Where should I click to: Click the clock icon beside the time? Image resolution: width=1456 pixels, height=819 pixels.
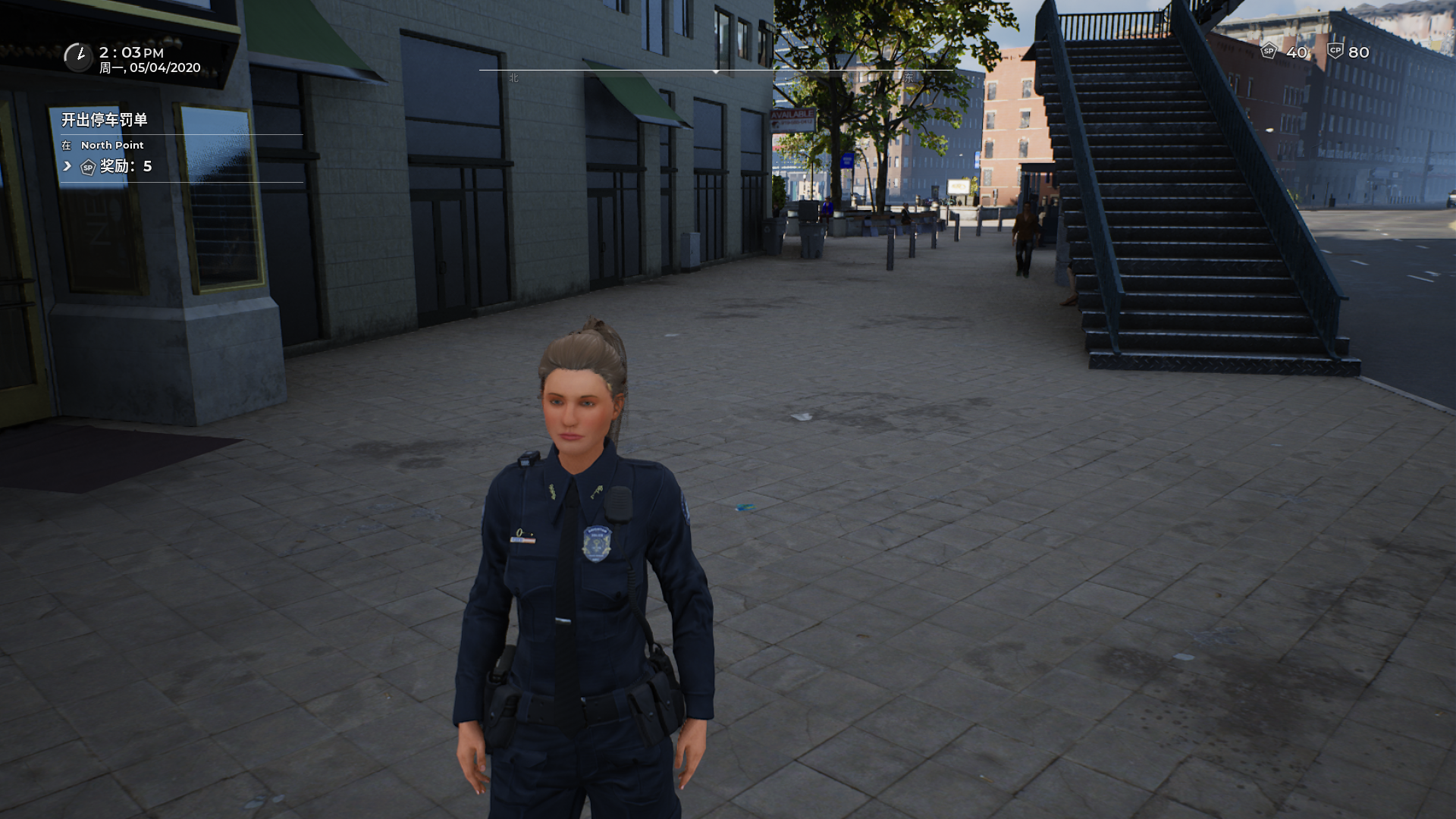[x=77, y=57]
